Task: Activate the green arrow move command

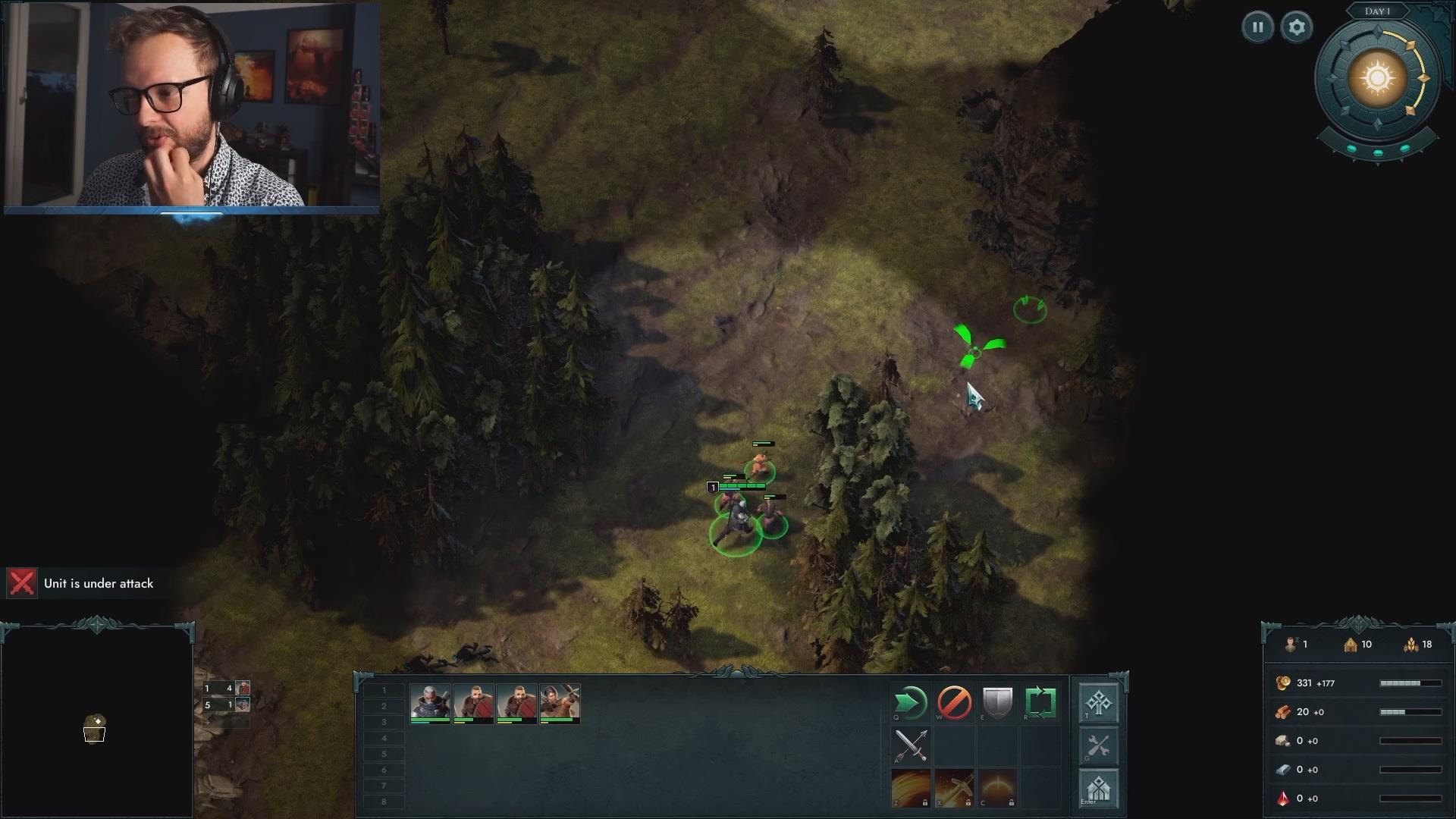Action: tap(910, 703)
